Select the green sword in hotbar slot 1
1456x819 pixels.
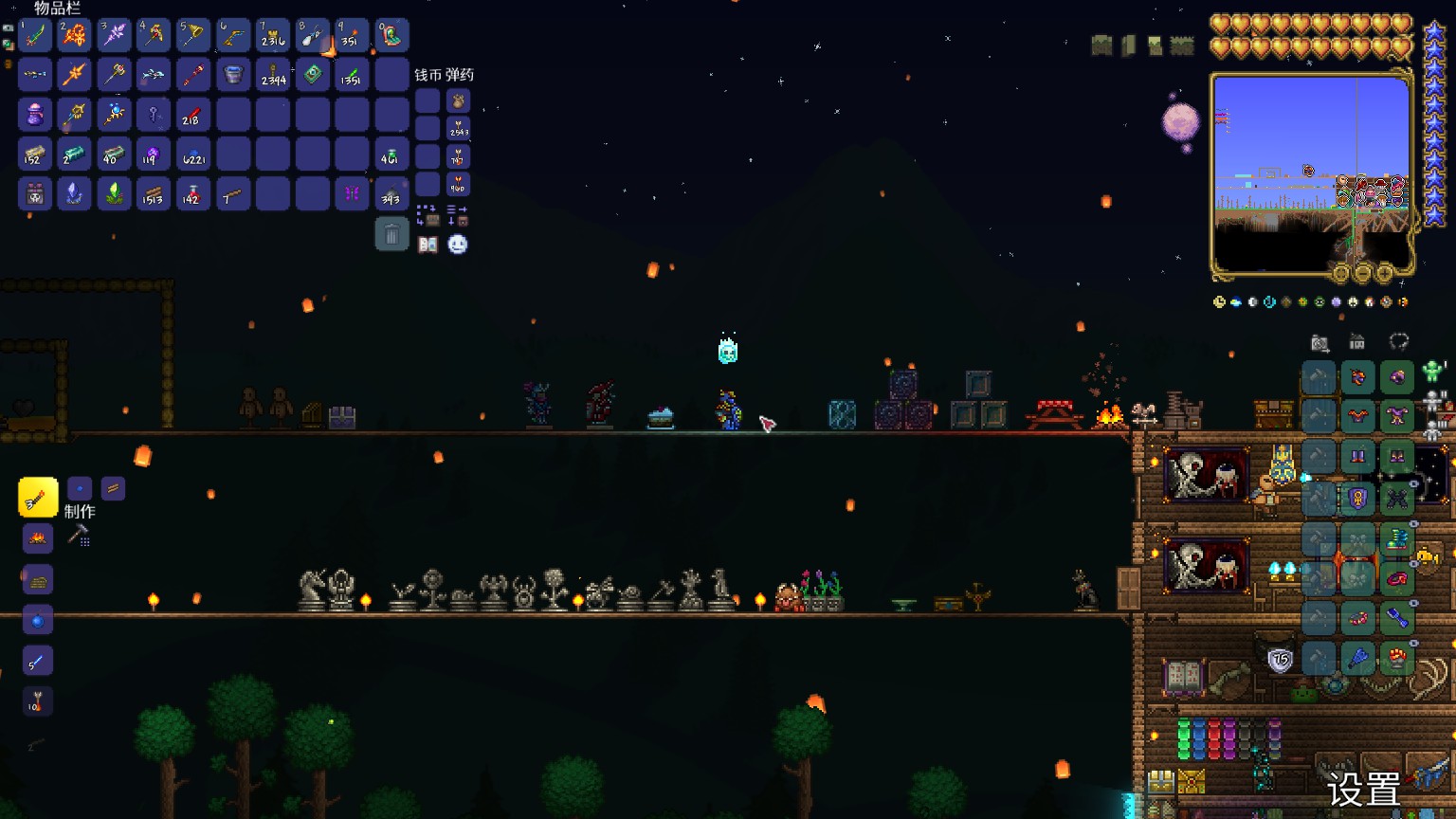35,36
